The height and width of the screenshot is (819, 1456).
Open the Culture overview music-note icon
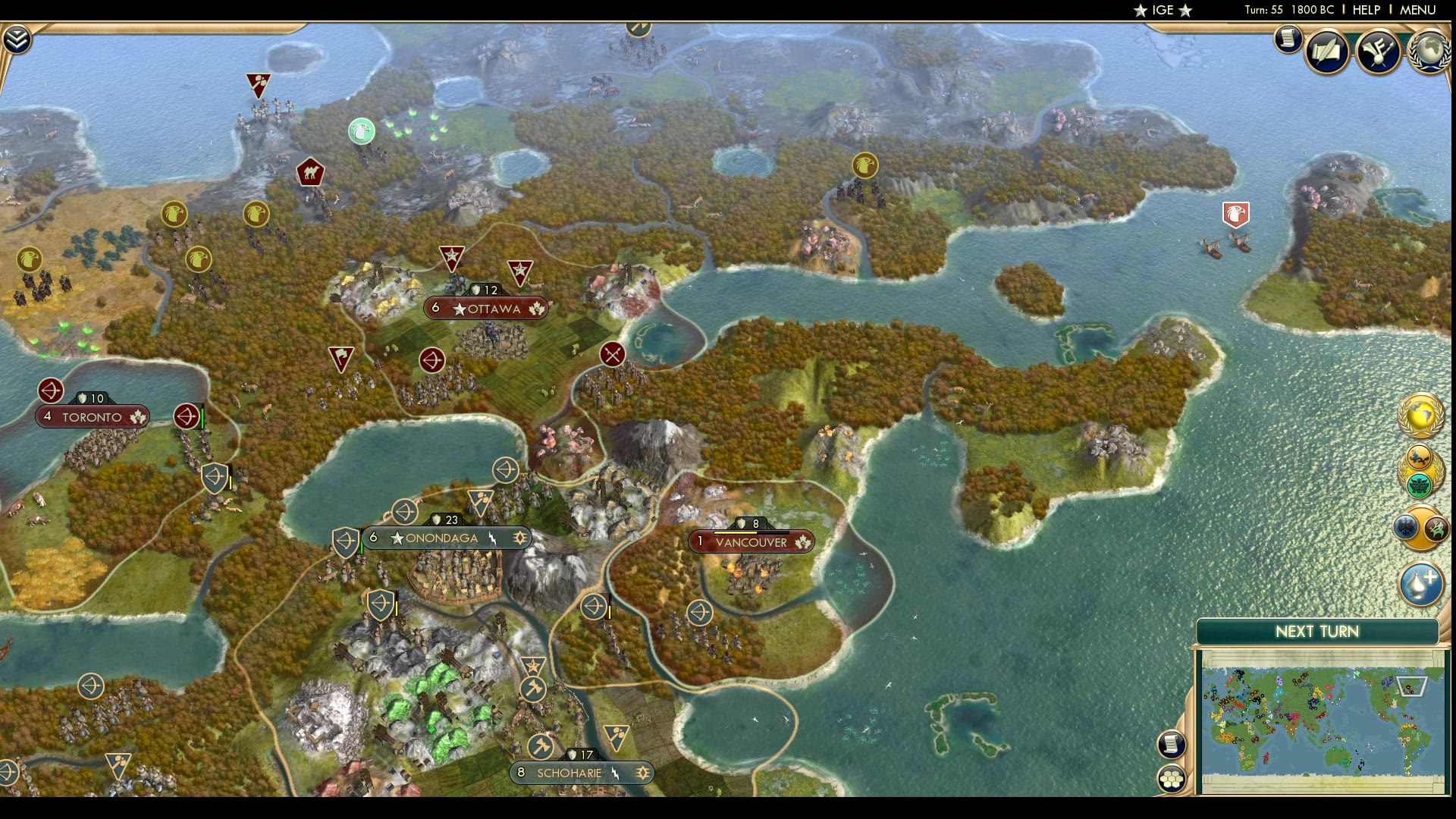[x=1377, y=52]
